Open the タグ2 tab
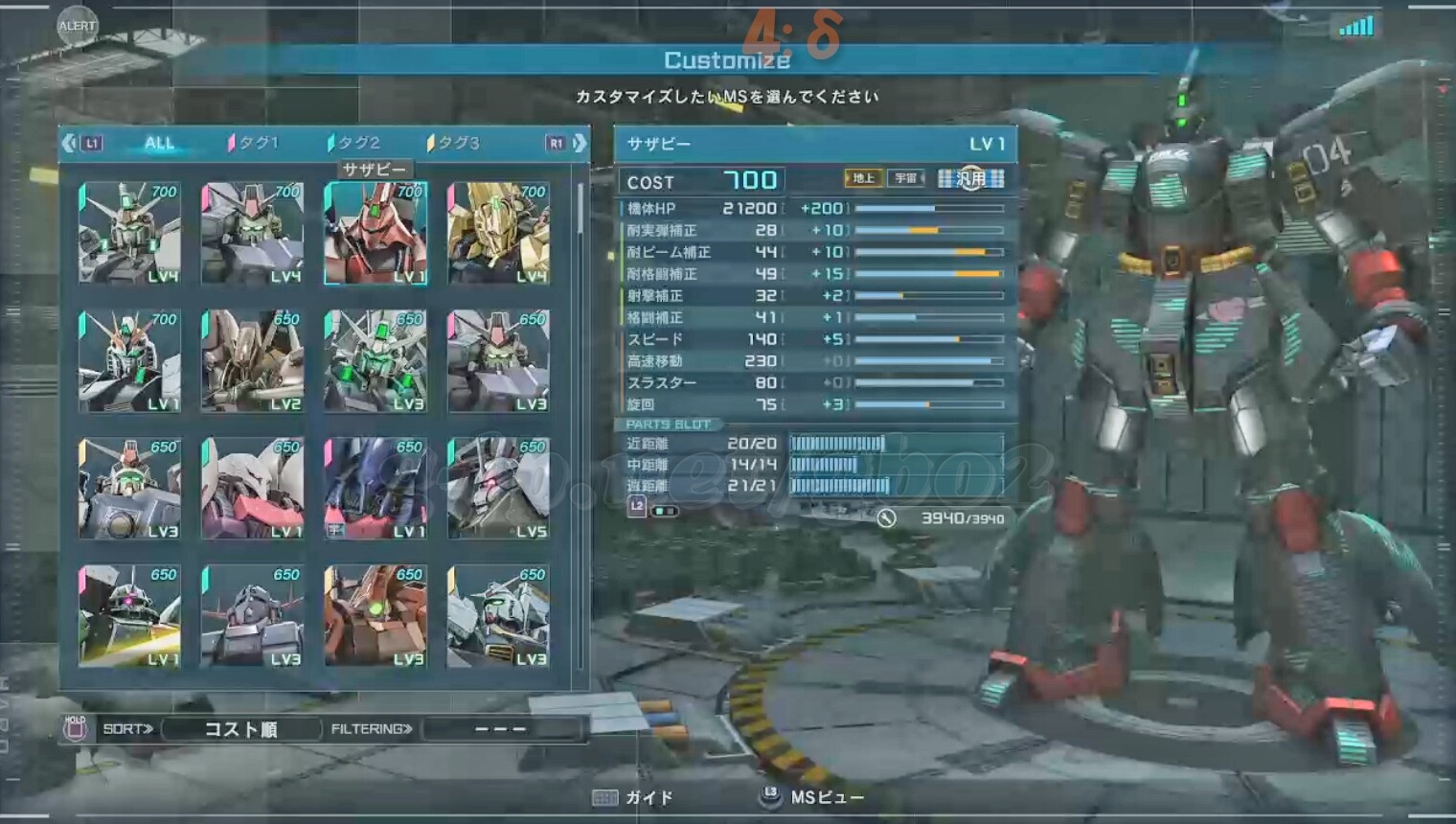The height and width of the screenshot is (824, 1456). [355, 143]
